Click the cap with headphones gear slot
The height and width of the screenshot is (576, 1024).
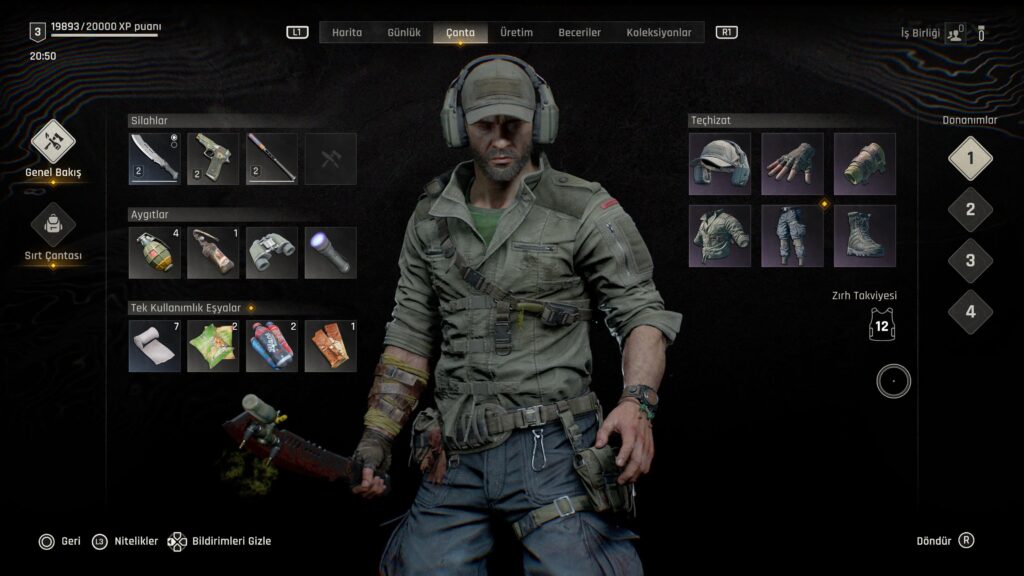click(719, 164)
